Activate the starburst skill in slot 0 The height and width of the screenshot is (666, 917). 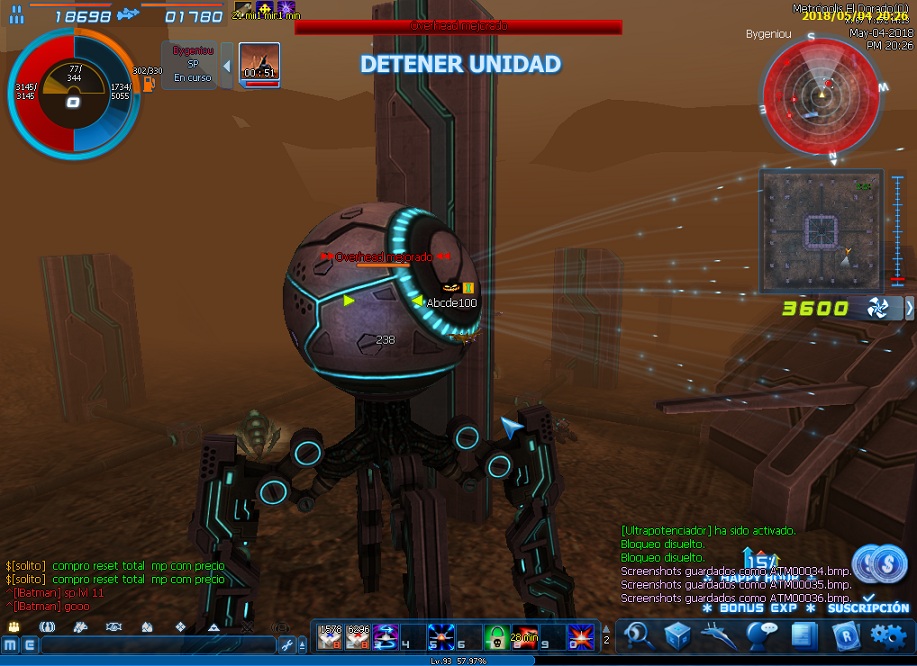(580, 636)
